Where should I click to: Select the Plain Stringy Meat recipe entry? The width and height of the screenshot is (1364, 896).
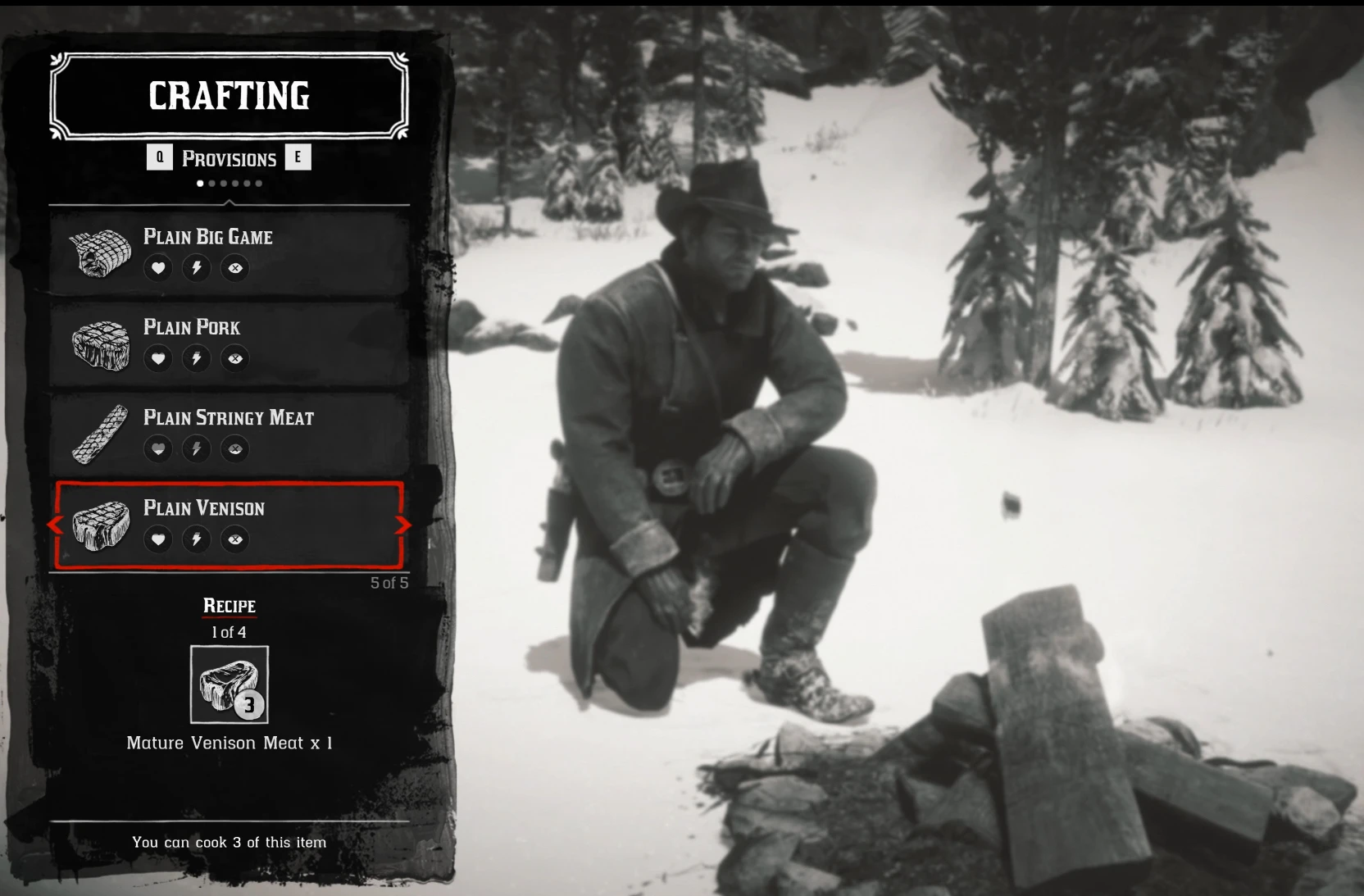click(228, 433)
